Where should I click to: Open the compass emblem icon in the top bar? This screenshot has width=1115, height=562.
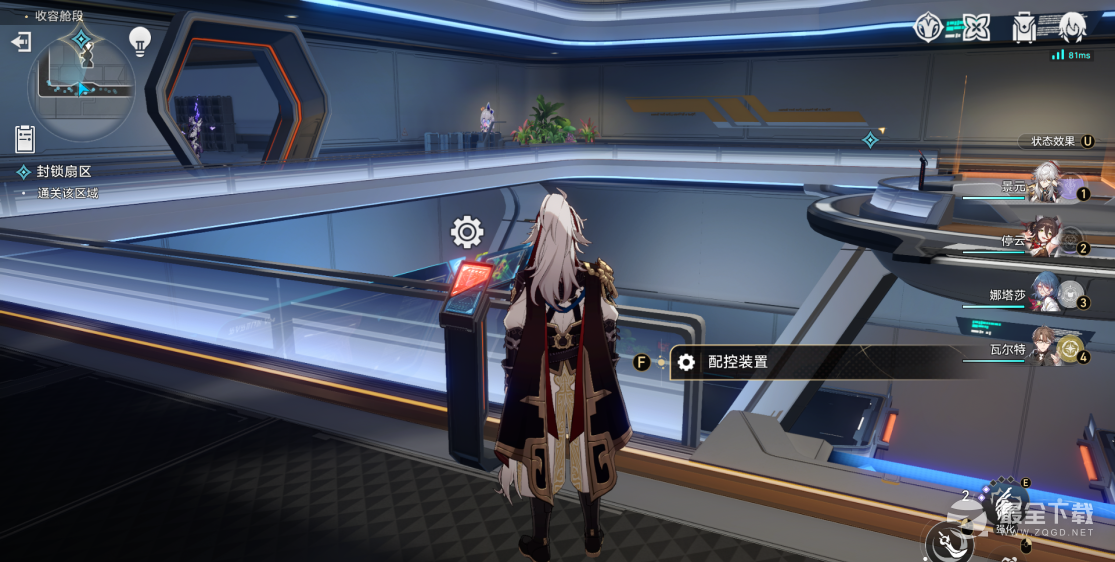(x=929, y=27)
